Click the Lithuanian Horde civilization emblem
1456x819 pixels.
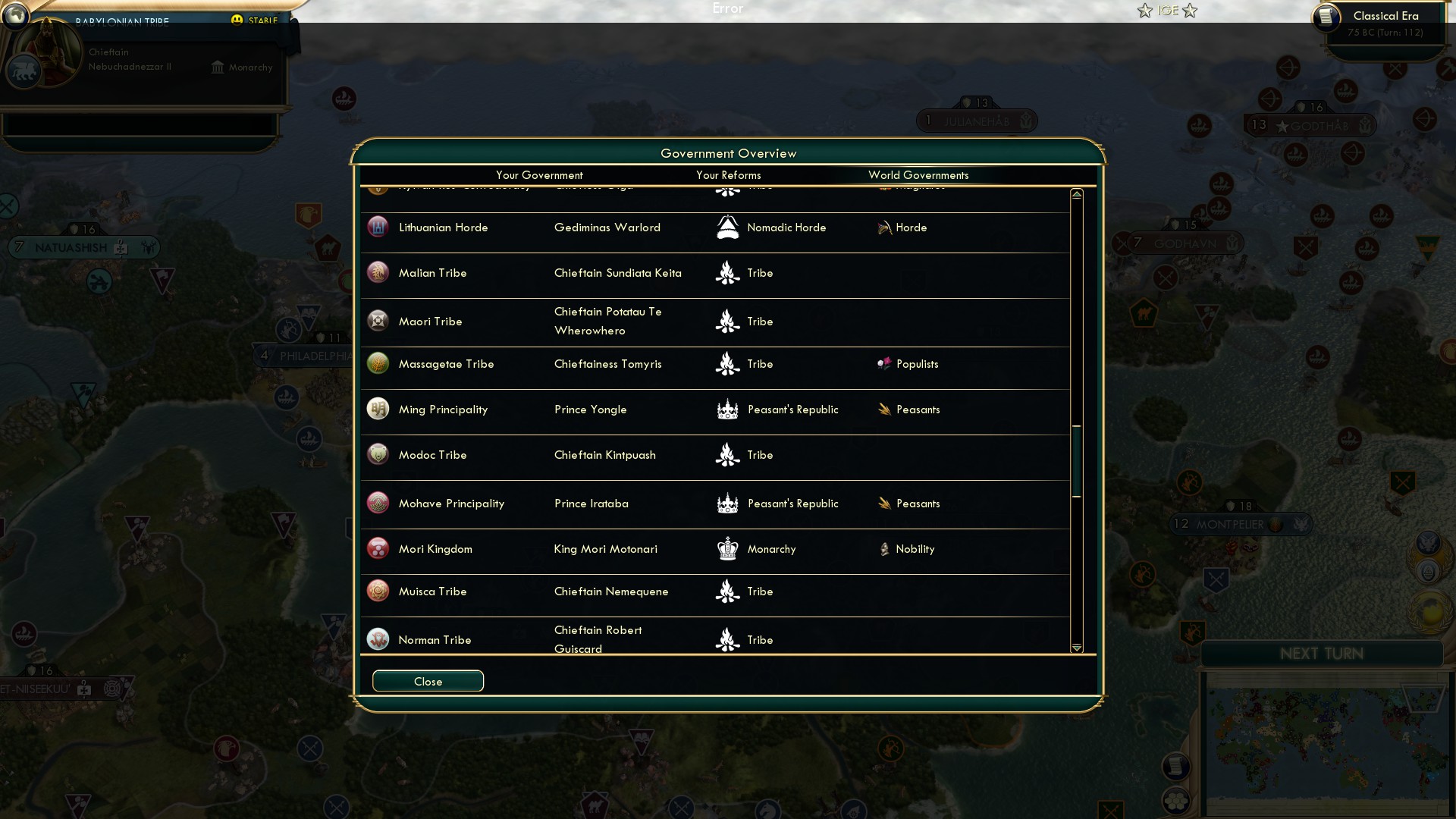coord(378,226)
